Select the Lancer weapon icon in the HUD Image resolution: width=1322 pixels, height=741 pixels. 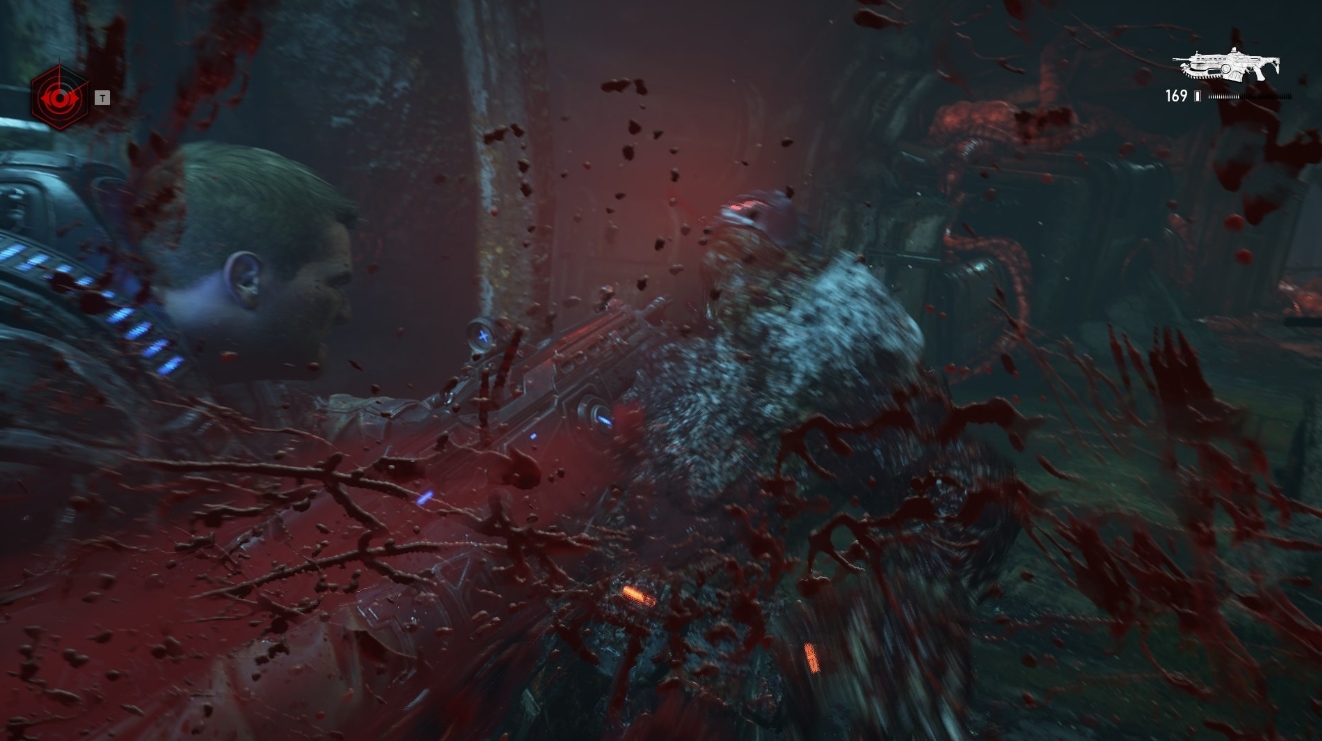(1228, 66)
